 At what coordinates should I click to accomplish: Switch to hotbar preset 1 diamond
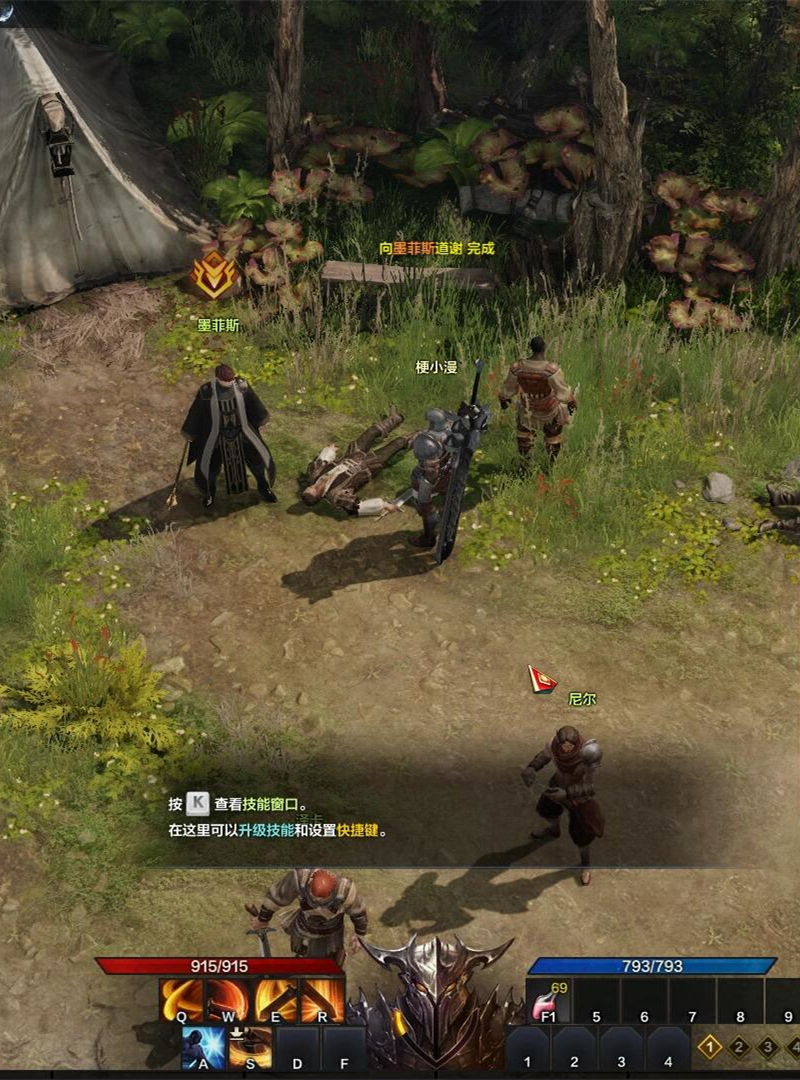[709, 1047]
